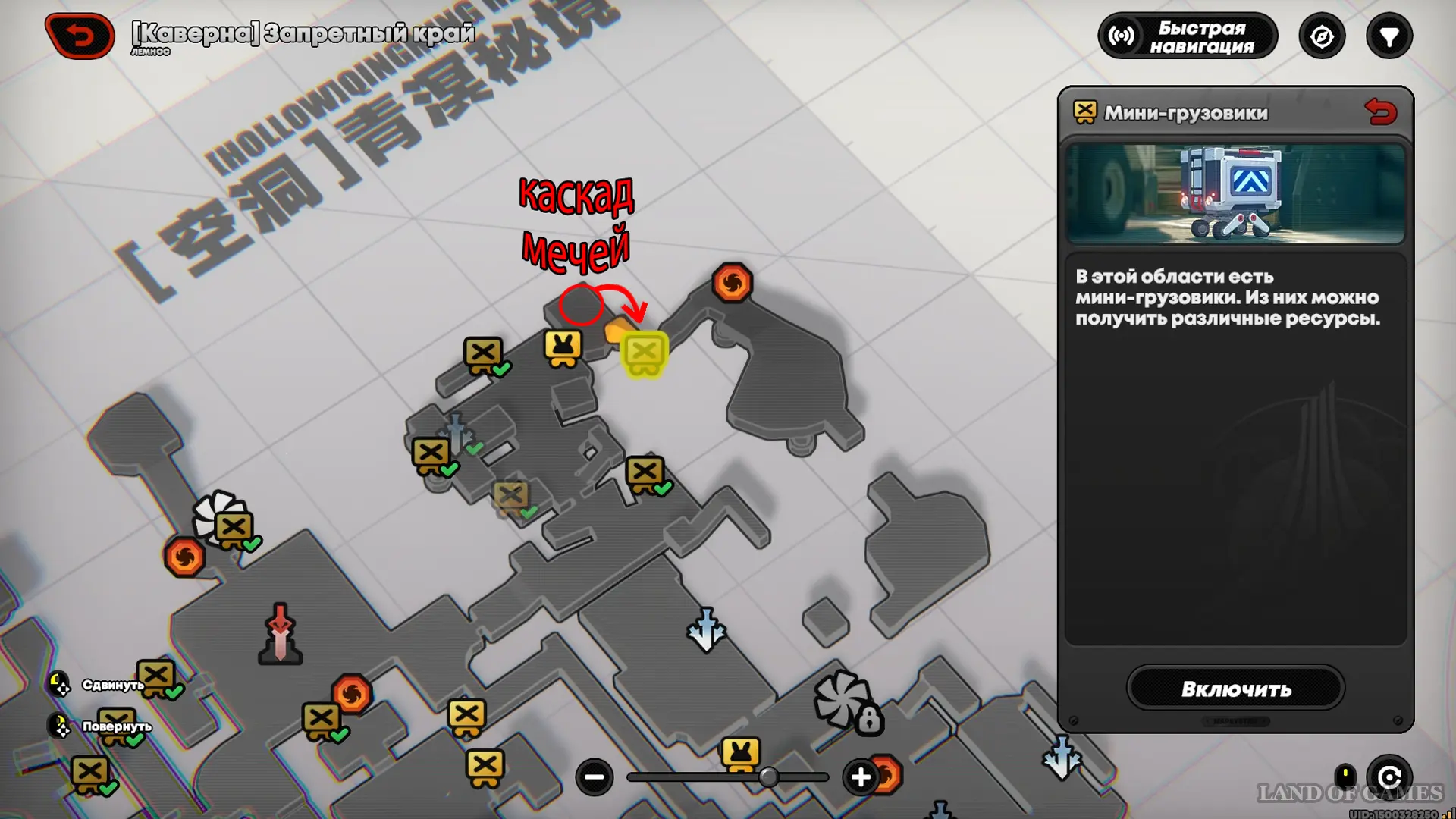Screen dimensions: 1456x819
Task: Click the mini-cargo truck thumbnail image
Action: pyautogui.click(x=1235, y=193)
